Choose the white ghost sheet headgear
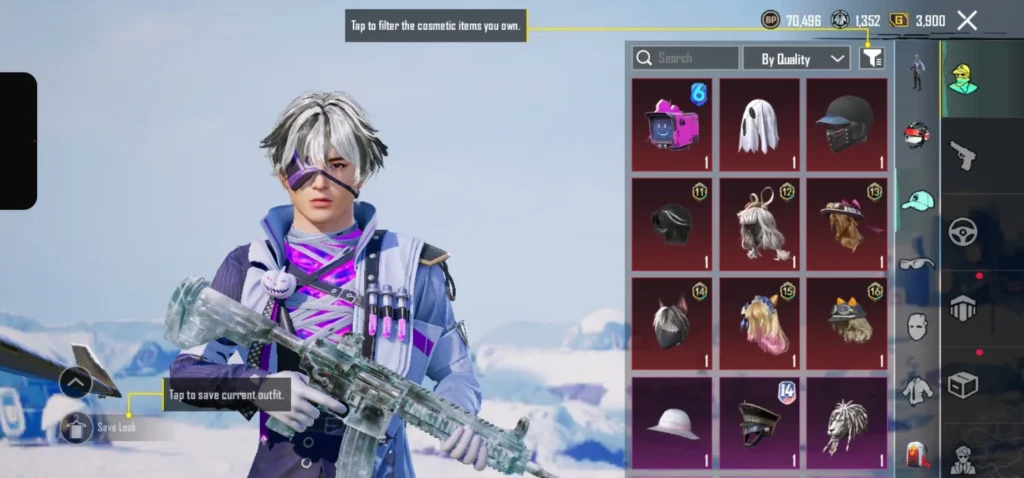Image resolution: width=1024 pixels, height=478 pixels. (x=760, y=125)
